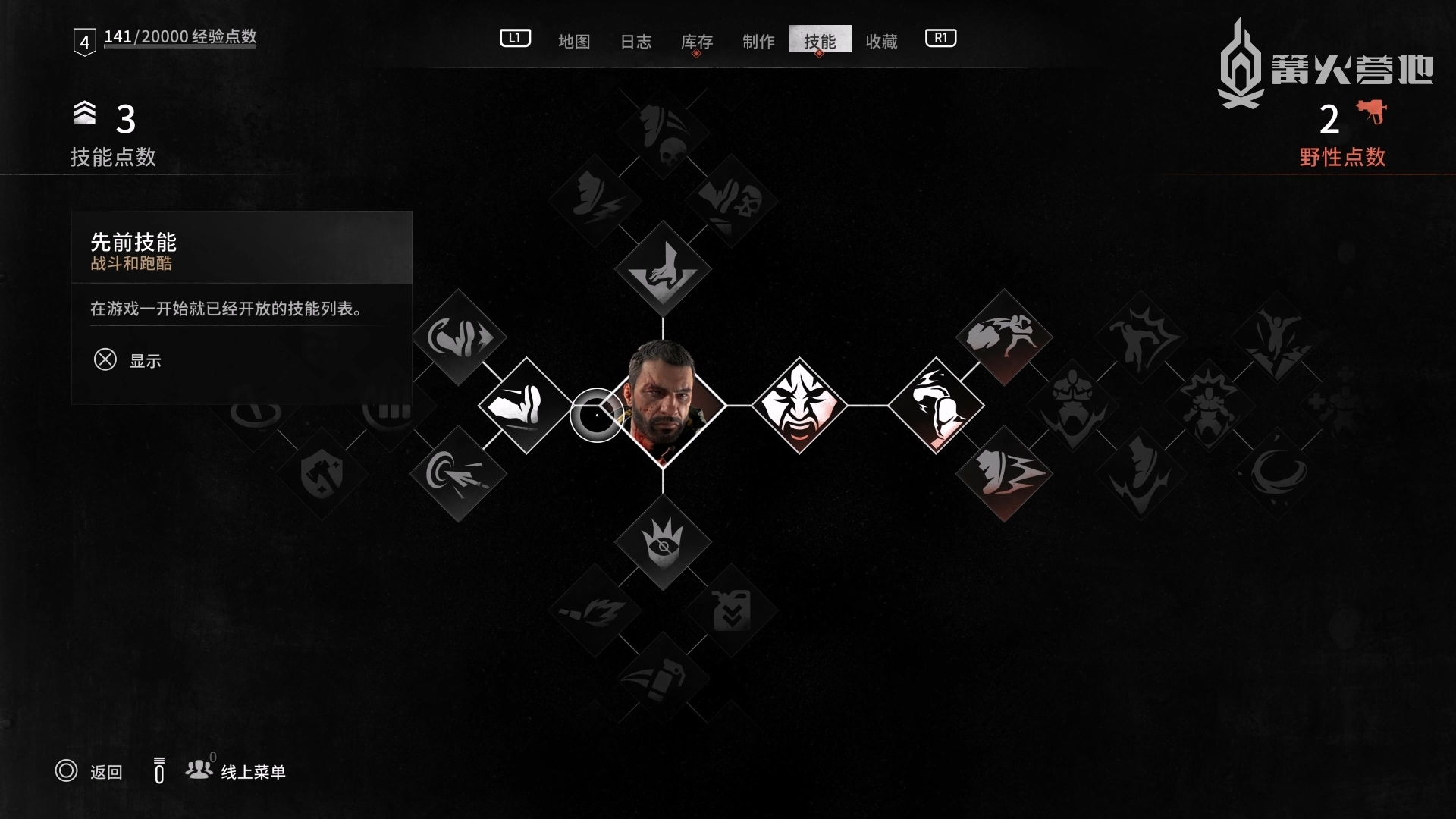
Task: Choose the kicking boot skill node
Action: click(x=526, y=405)
